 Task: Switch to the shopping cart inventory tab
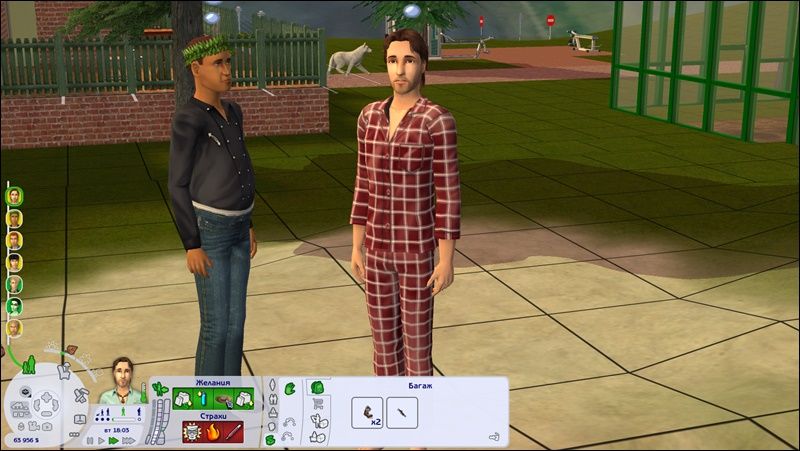pos(318,404)
